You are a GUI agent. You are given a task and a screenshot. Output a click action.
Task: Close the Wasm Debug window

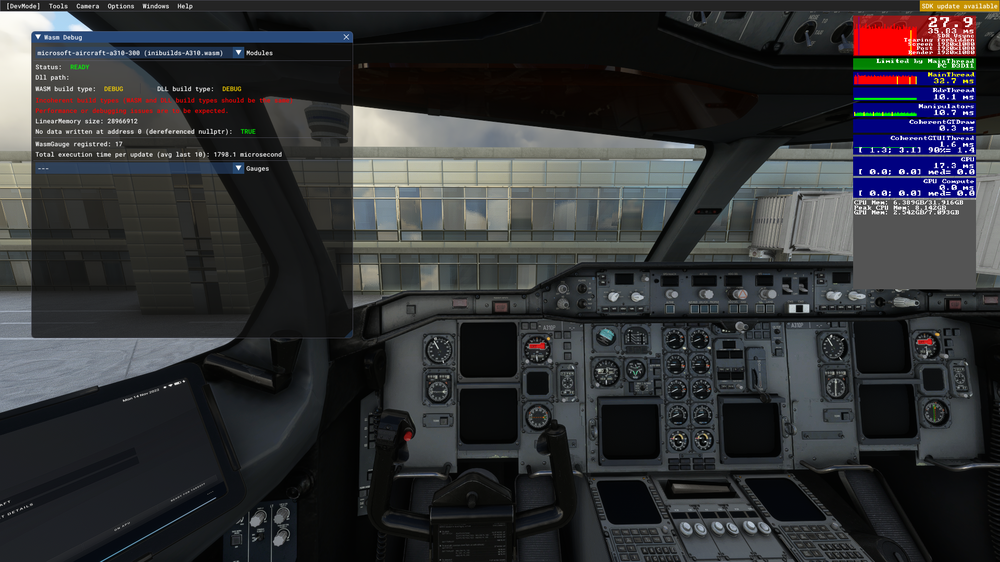point(347,37)
